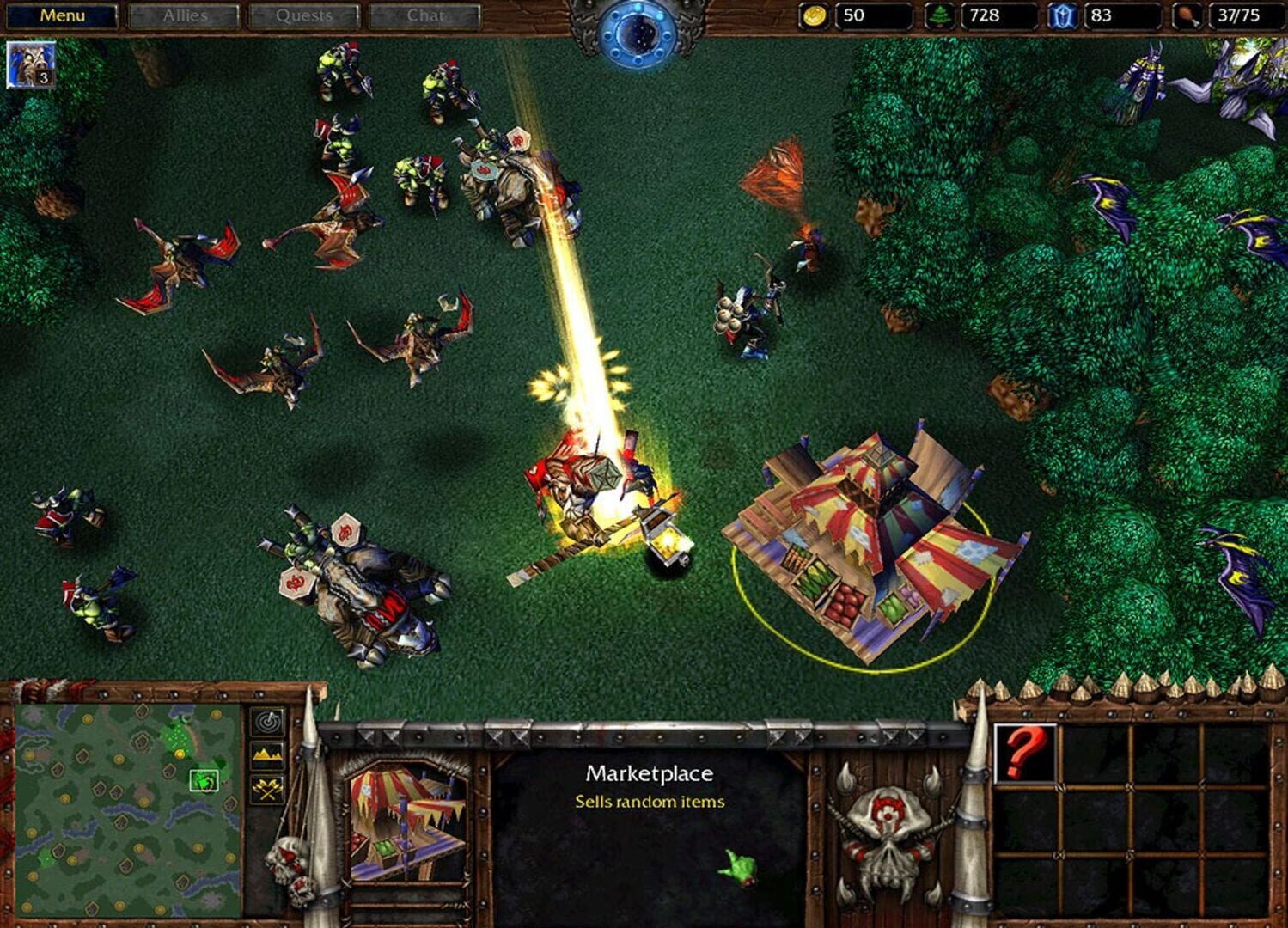Screen dimensions: 1288x928
Task: Open the Quests log
Action: [x=305, y=15]
